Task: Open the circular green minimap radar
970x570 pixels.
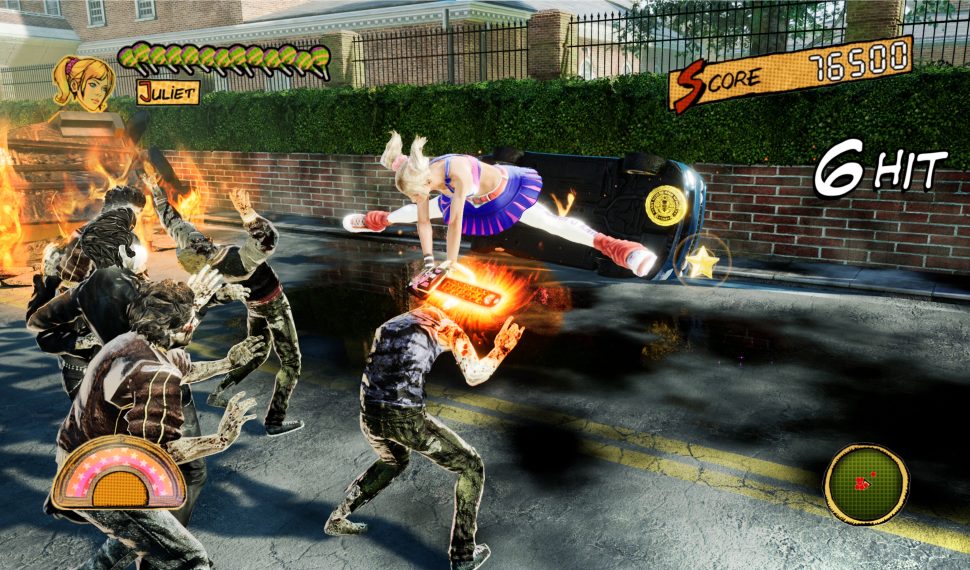Action: [865, 485]
